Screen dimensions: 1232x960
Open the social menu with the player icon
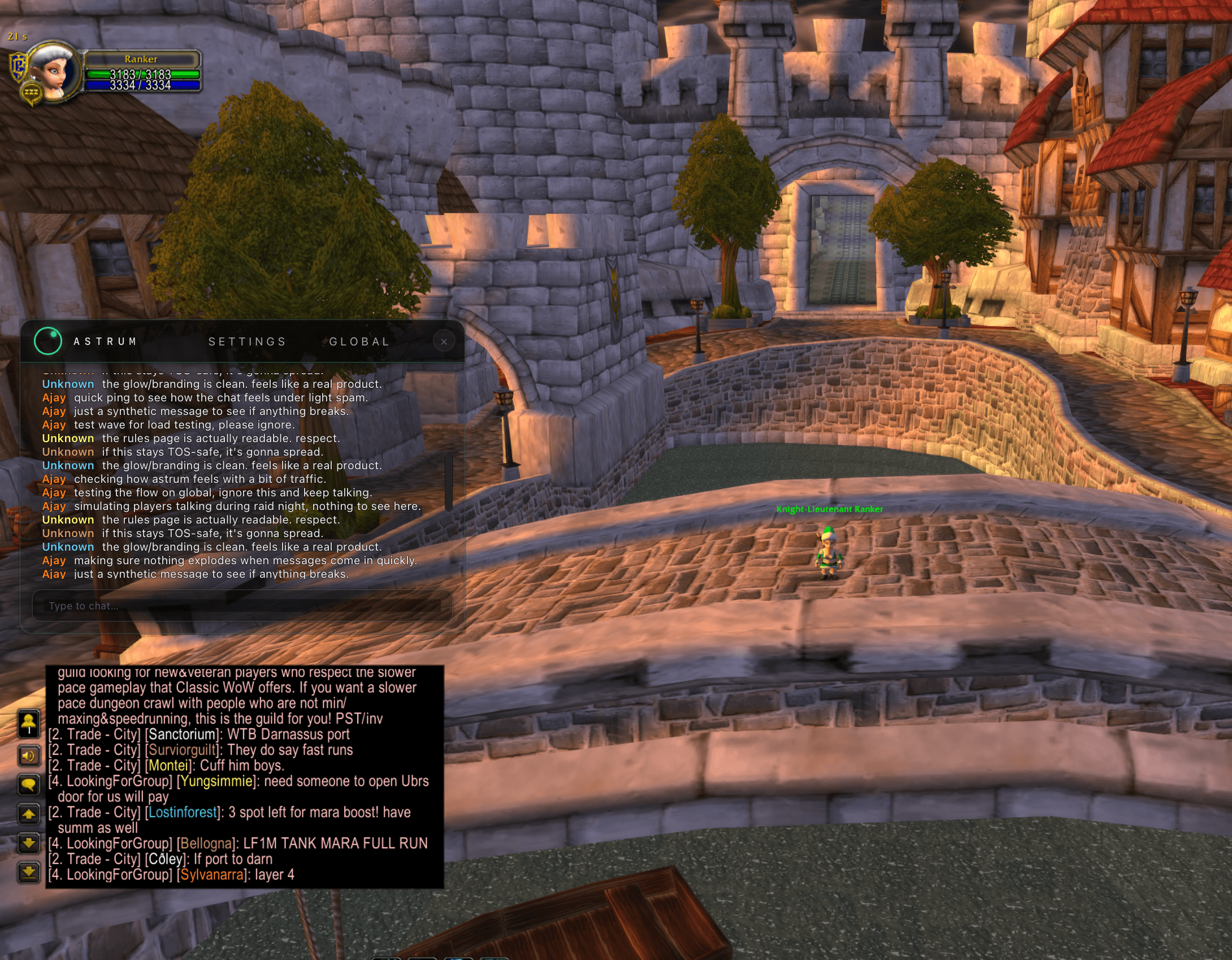(29, 721)
